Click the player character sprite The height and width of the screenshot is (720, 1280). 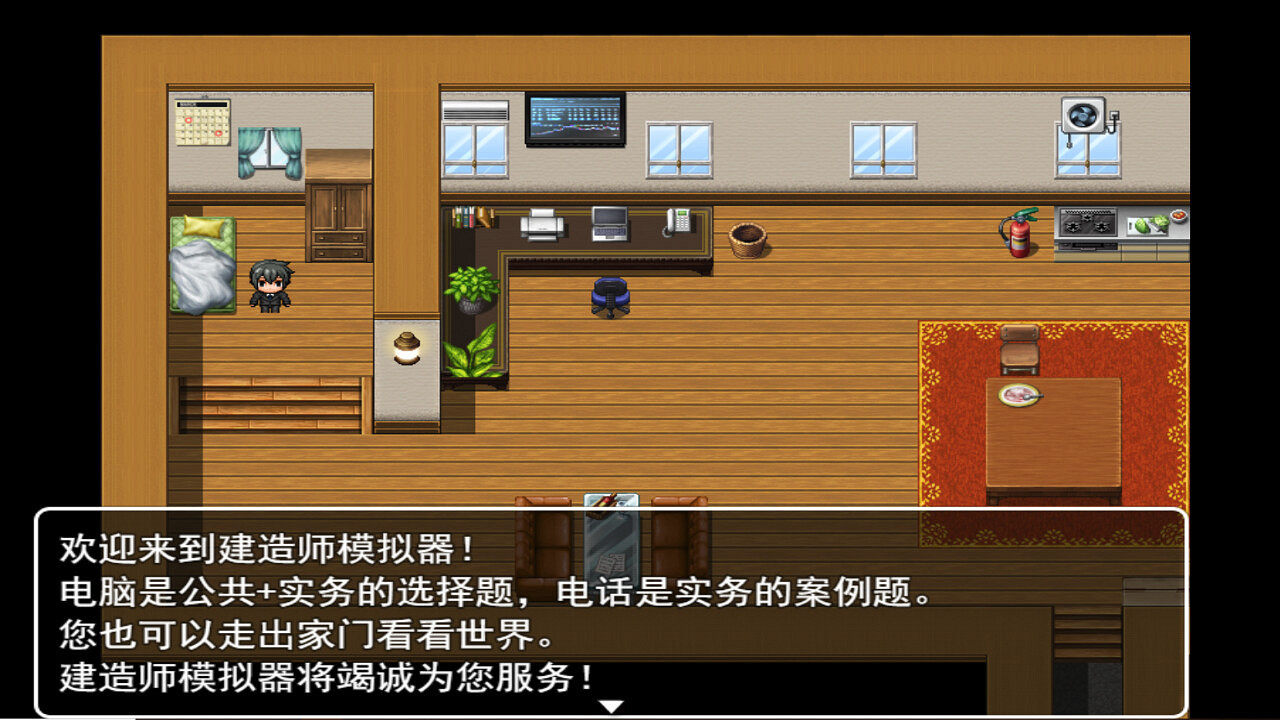click(x=270, y=287)
